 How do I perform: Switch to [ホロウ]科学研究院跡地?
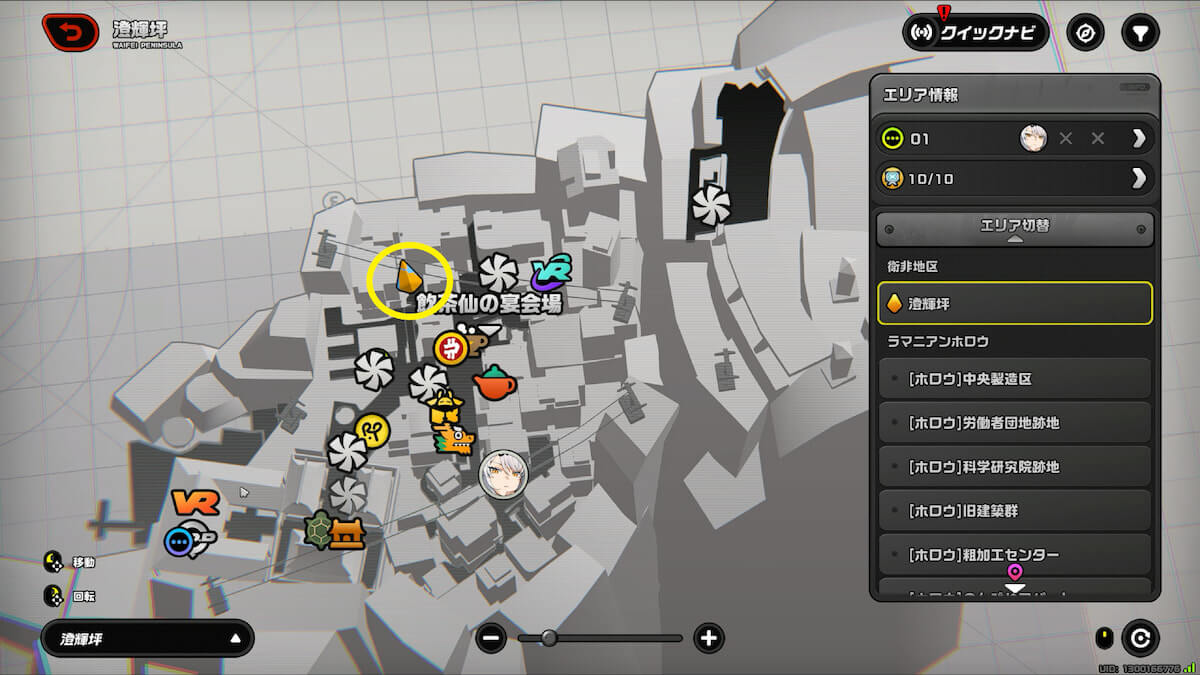1015,467
